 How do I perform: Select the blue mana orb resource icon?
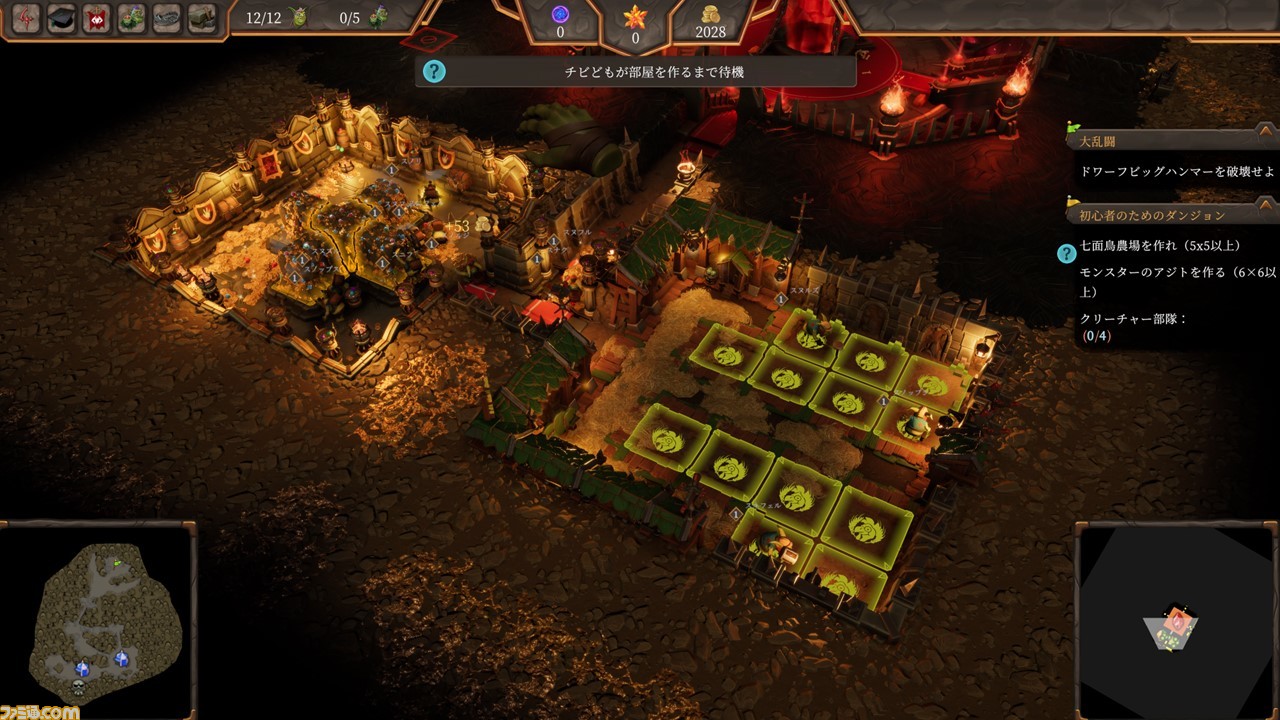[560, 14]
